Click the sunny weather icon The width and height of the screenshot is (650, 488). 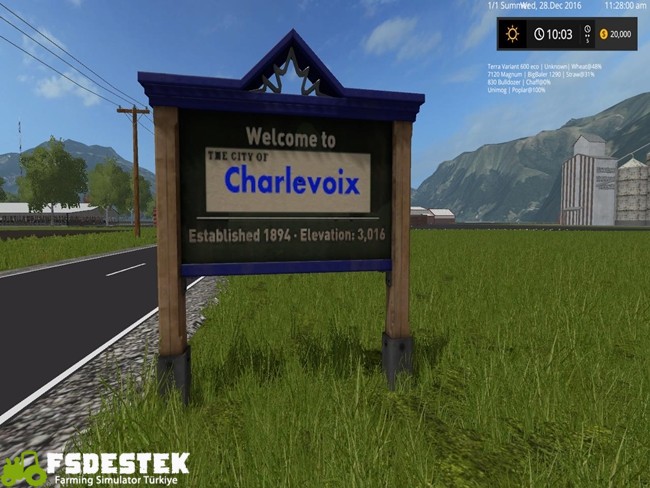point(513,34)
